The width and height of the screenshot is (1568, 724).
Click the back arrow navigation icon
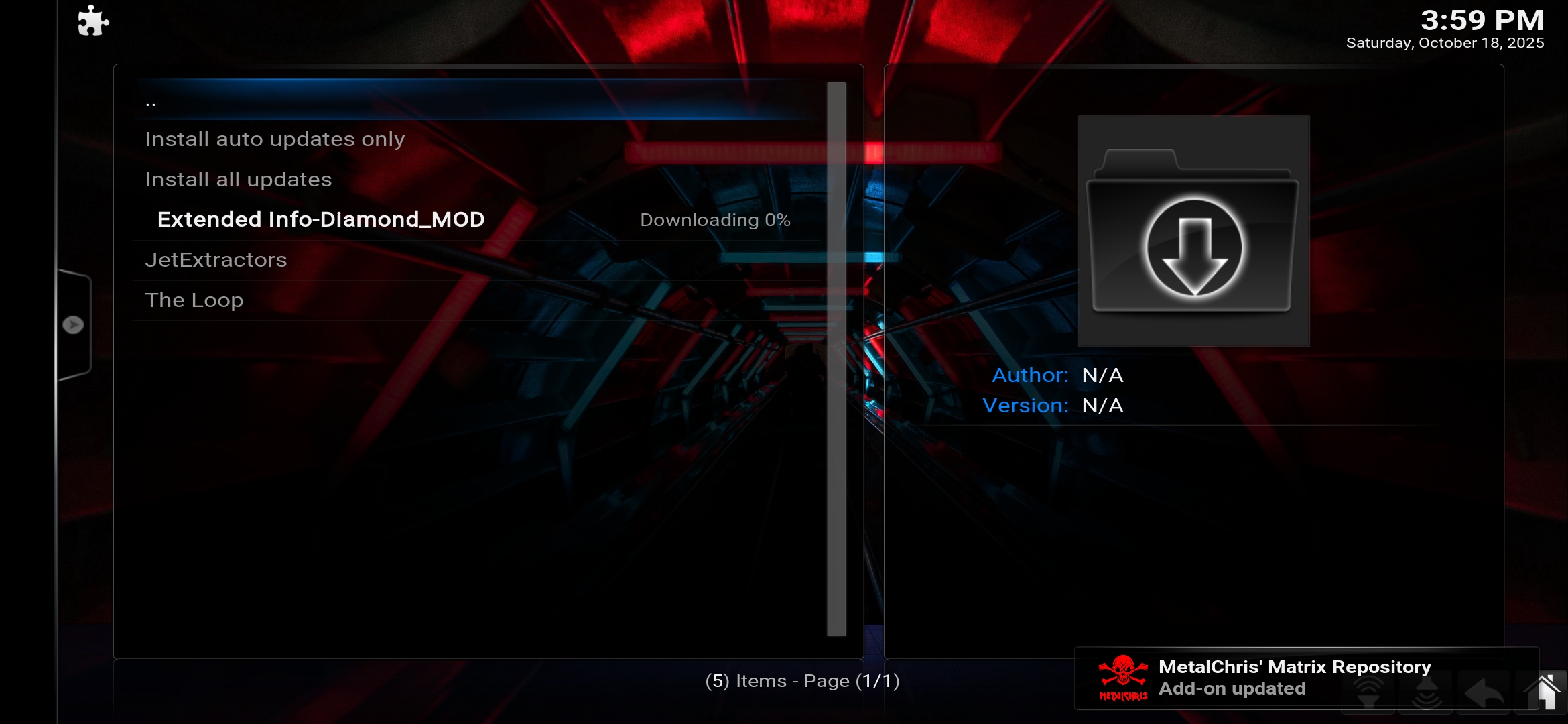click(1484, 690)
